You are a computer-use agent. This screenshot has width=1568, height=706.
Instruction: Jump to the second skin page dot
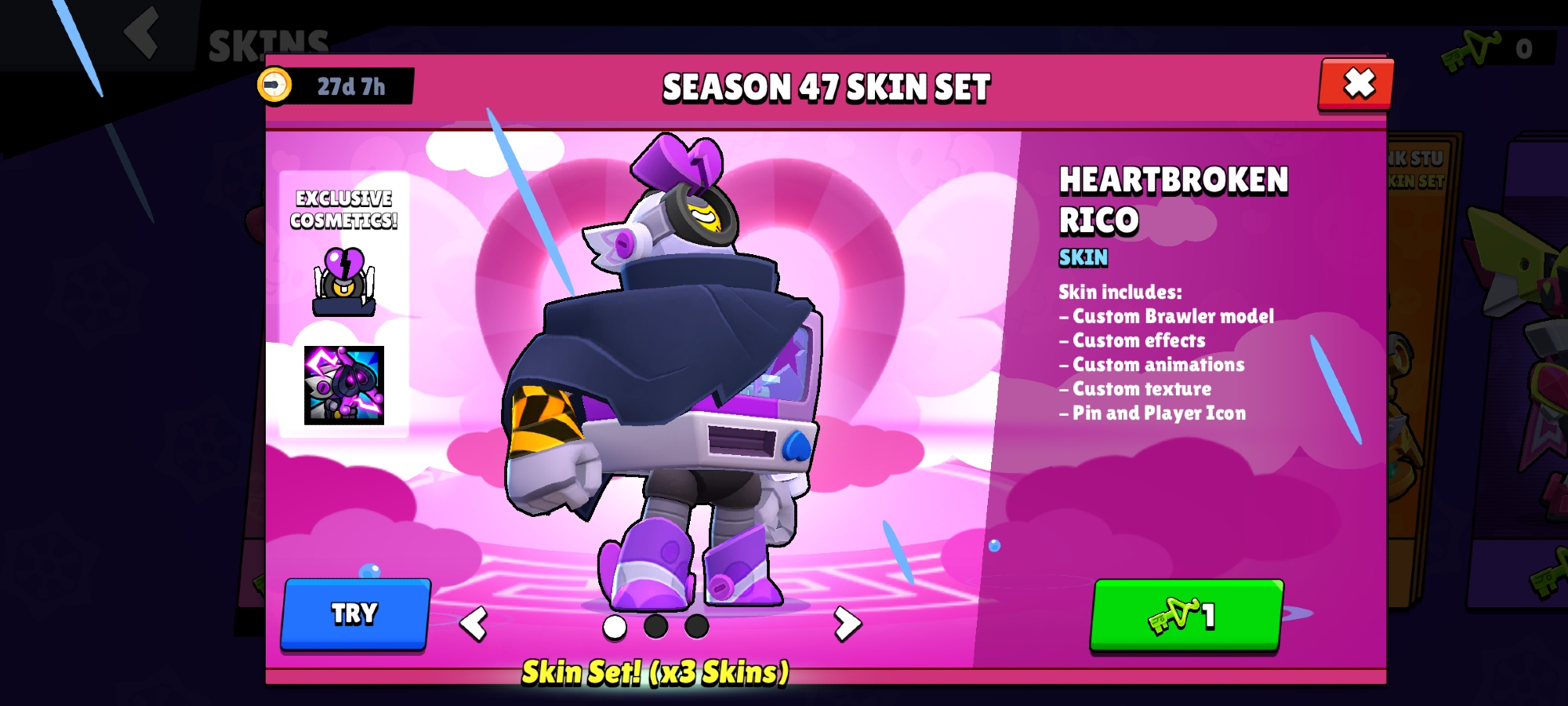point(655,627)
